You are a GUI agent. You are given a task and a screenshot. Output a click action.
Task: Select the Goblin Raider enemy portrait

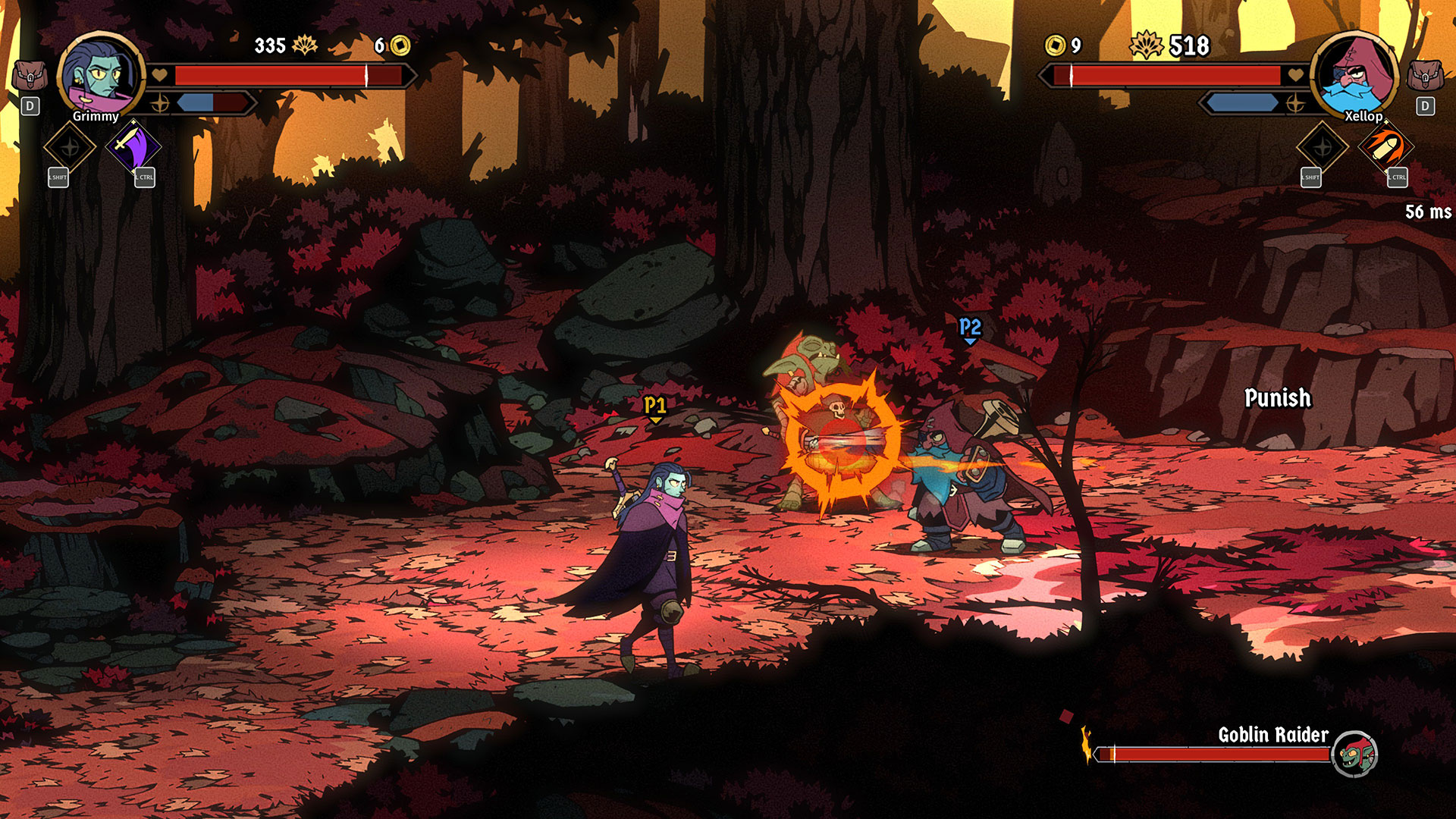(x=1354, y=754)
